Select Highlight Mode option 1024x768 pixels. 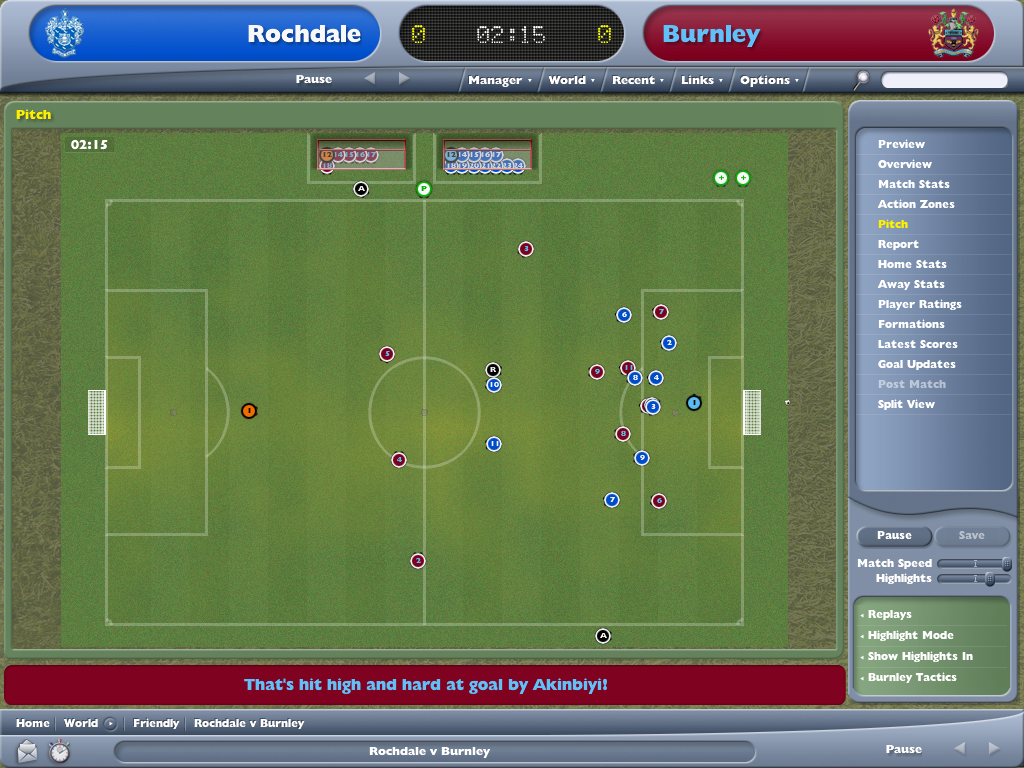[x=910, y=635]
